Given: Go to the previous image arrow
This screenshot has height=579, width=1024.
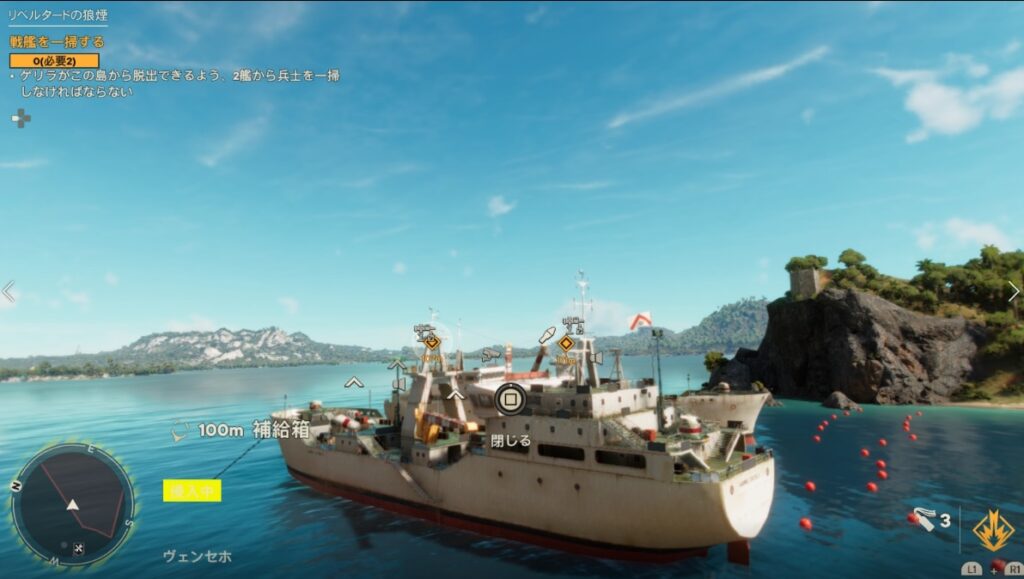Looking at the screenshot, I should click(9, 292).
